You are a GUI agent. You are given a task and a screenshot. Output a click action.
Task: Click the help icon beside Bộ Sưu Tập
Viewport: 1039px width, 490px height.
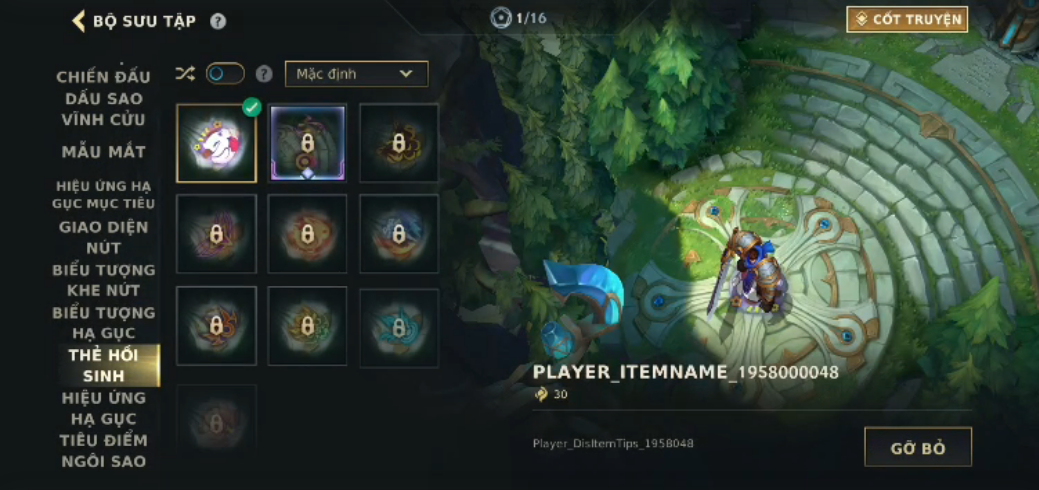pos(218,21)
